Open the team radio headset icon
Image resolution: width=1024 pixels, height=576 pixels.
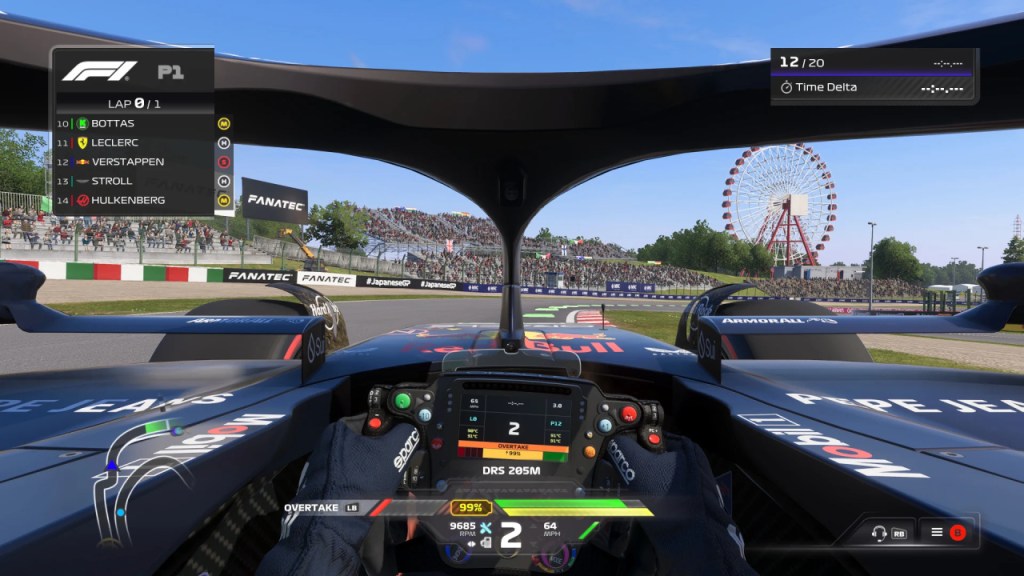pos(880,533)
